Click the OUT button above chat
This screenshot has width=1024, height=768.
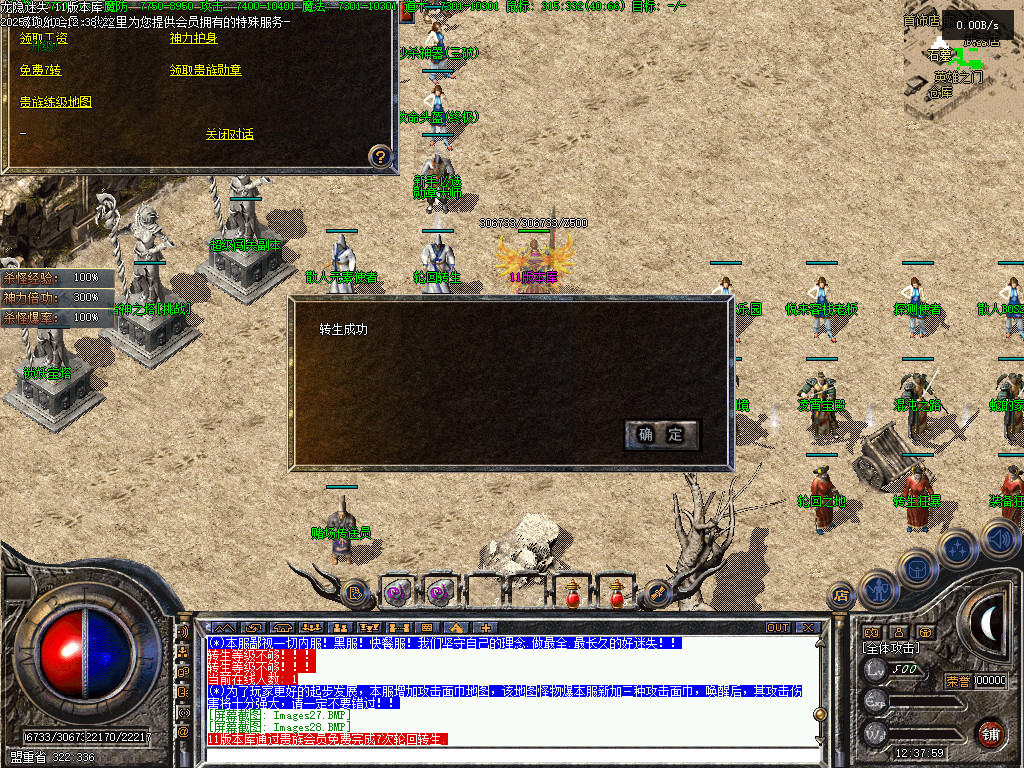click(x=778, y=628)
